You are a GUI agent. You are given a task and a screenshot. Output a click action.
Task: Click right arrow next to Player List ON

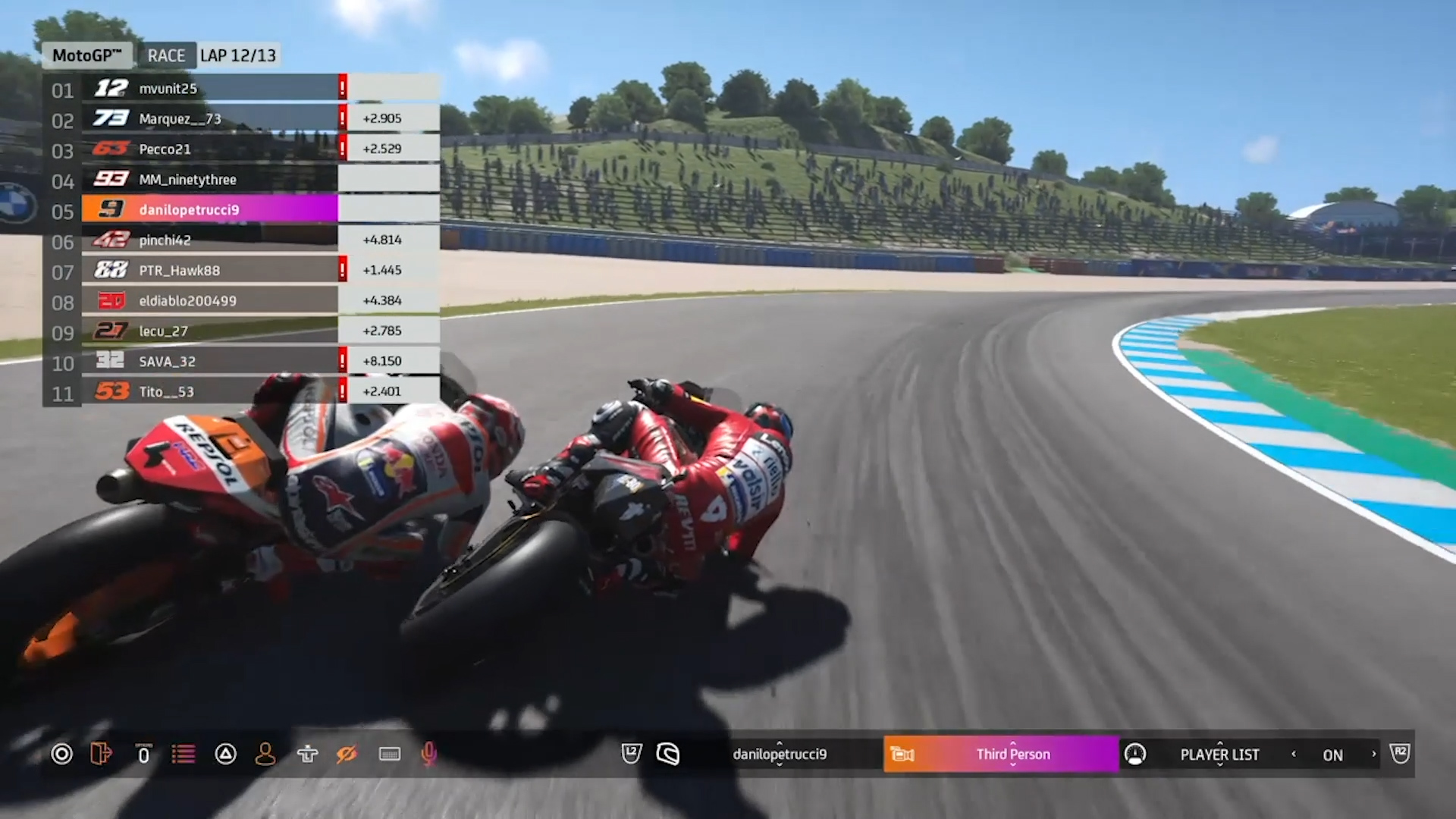[x=1373, y=754]
